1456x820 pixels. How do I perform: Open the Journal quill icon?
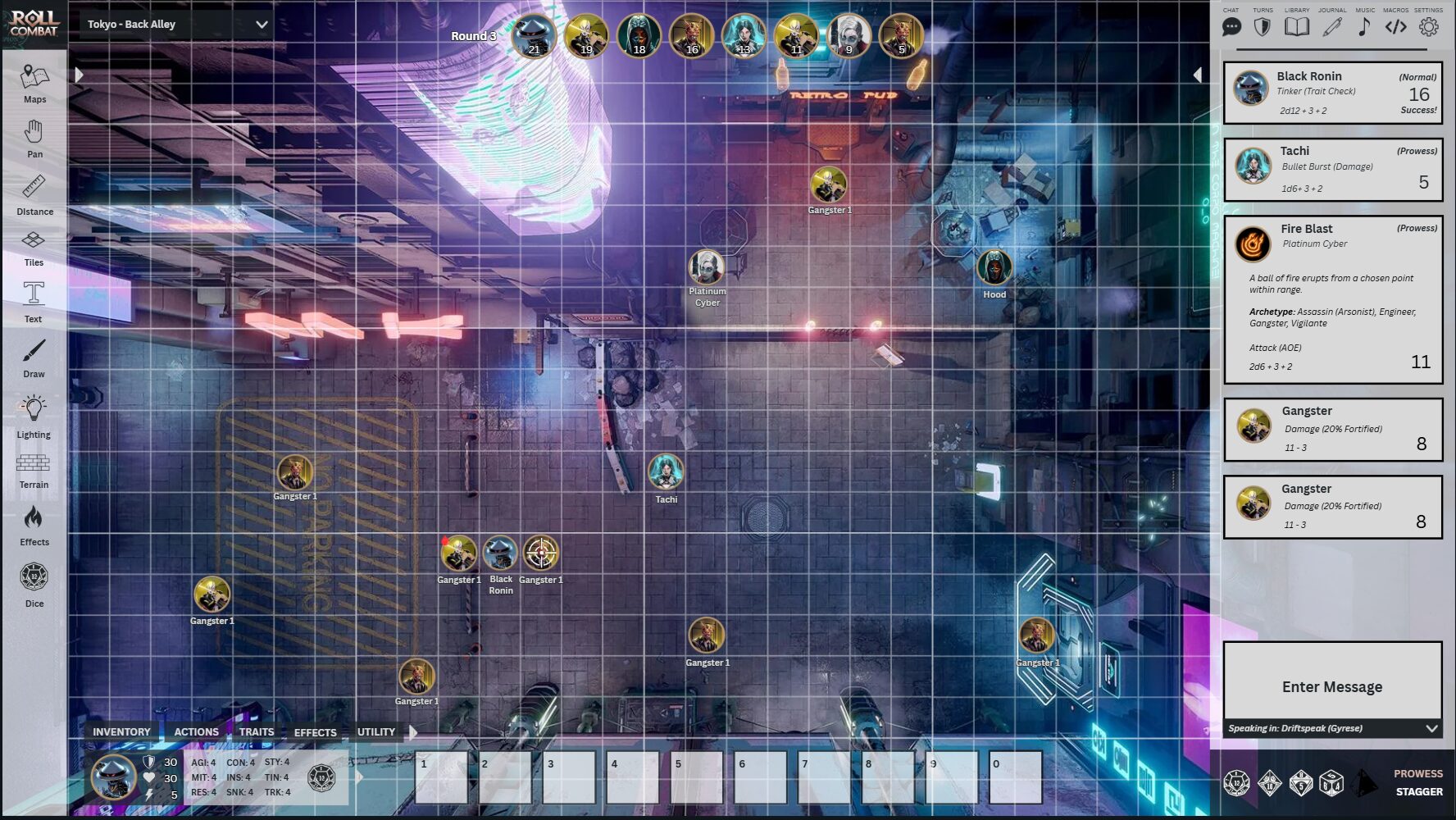1331,26
